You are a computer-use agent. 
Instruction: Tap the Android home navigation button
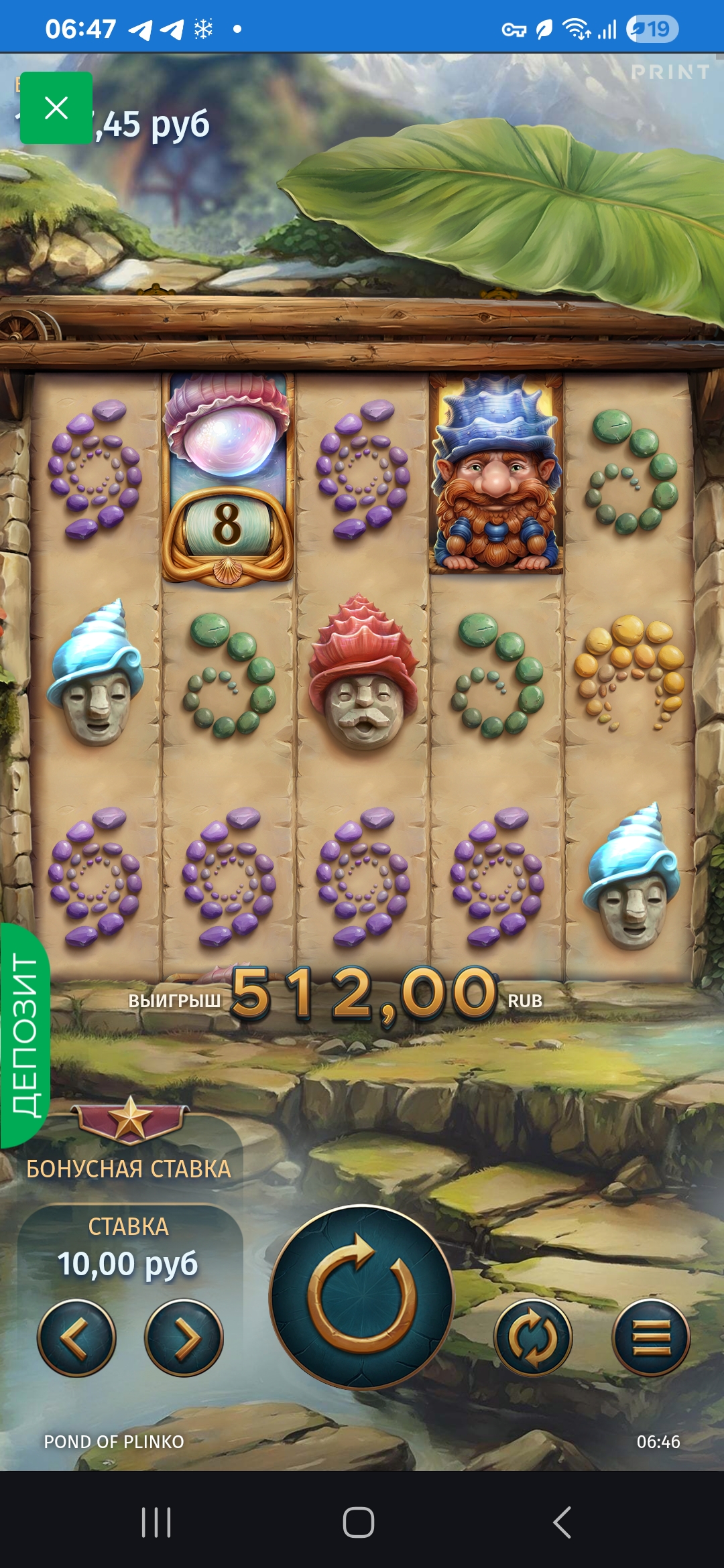click(x=359, y=1522)
